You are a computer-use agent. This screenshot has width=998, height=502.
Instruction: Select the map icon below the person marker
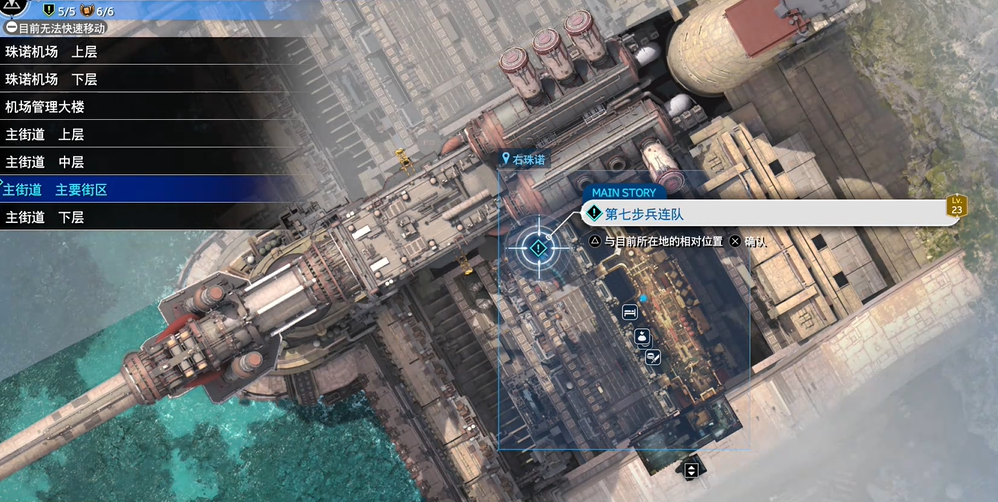click(x=652, y=357)
